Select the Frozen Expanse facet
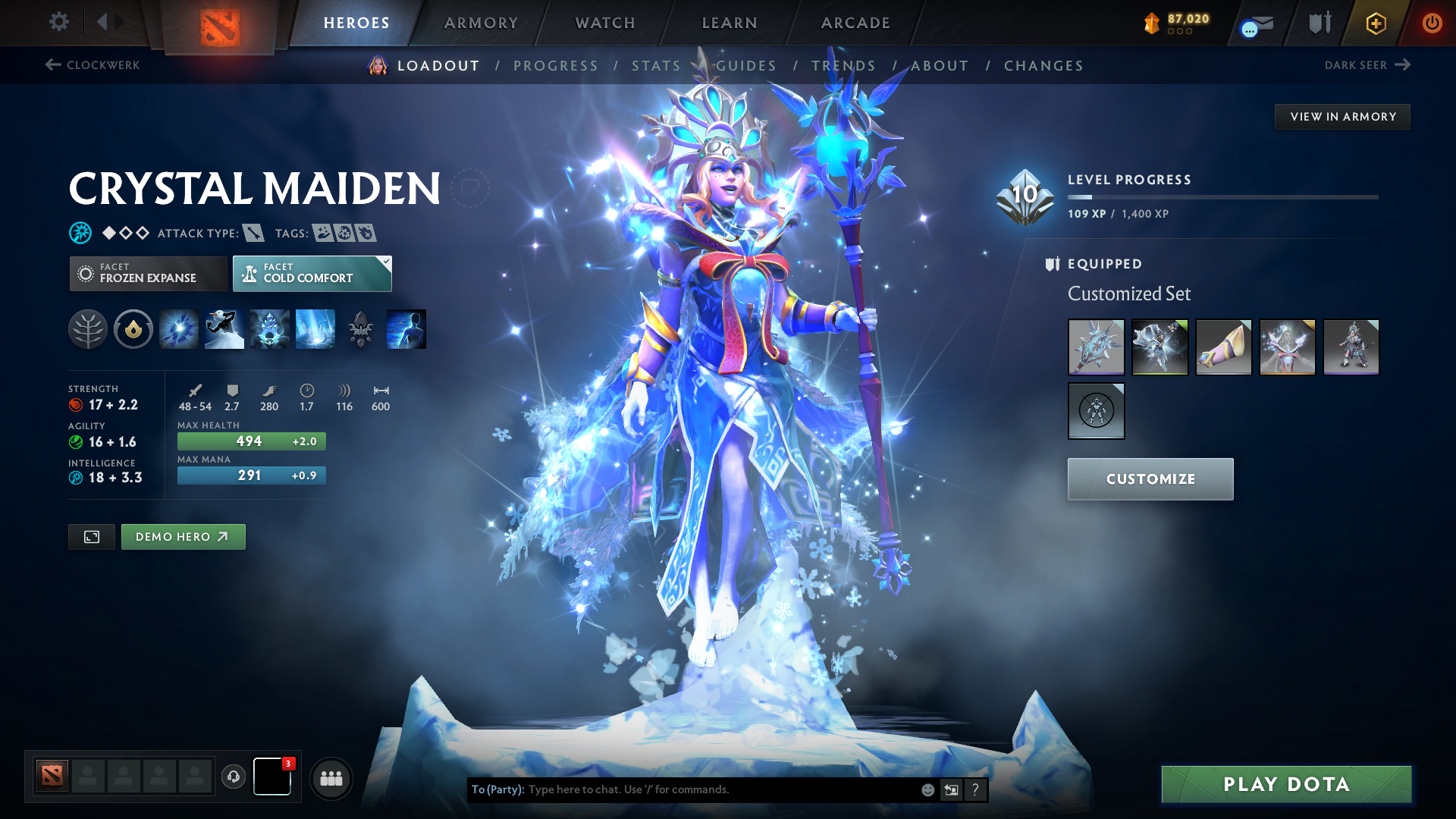This screenshot has height=819, width=1456. [x=148, y=273]
